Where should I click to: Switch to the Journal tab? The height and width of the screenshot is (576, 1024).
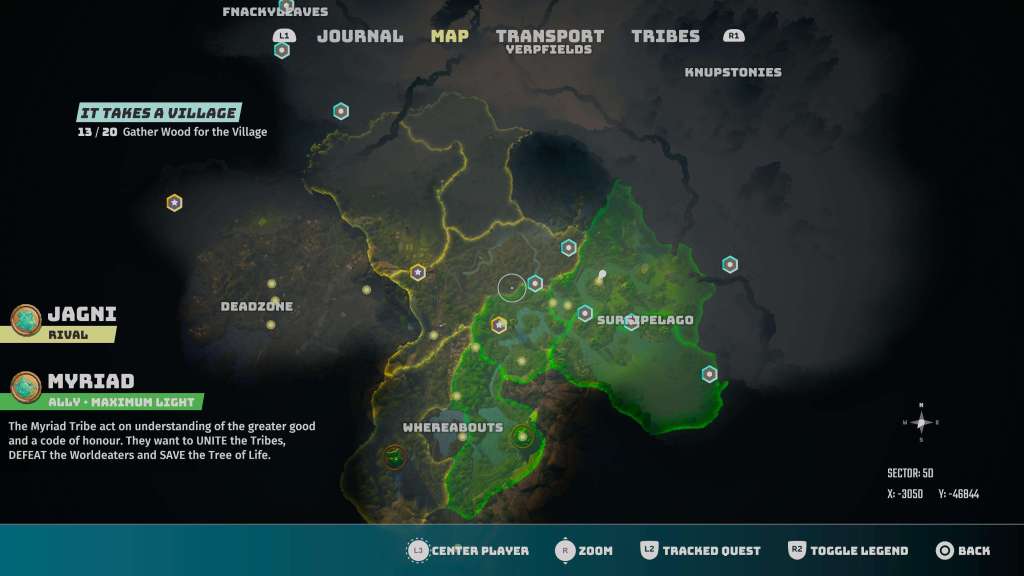(x=360, y=36)
